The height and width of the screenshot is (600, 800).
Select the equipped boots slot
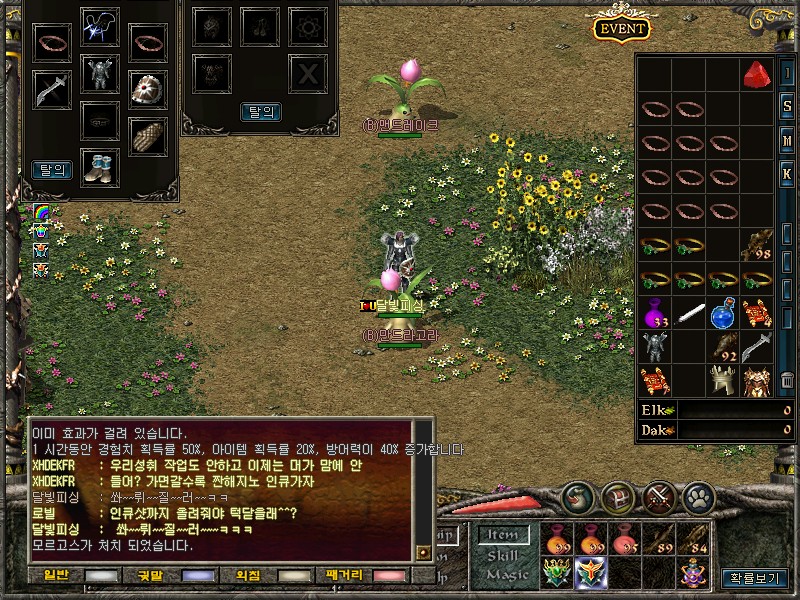pos(99,164)
